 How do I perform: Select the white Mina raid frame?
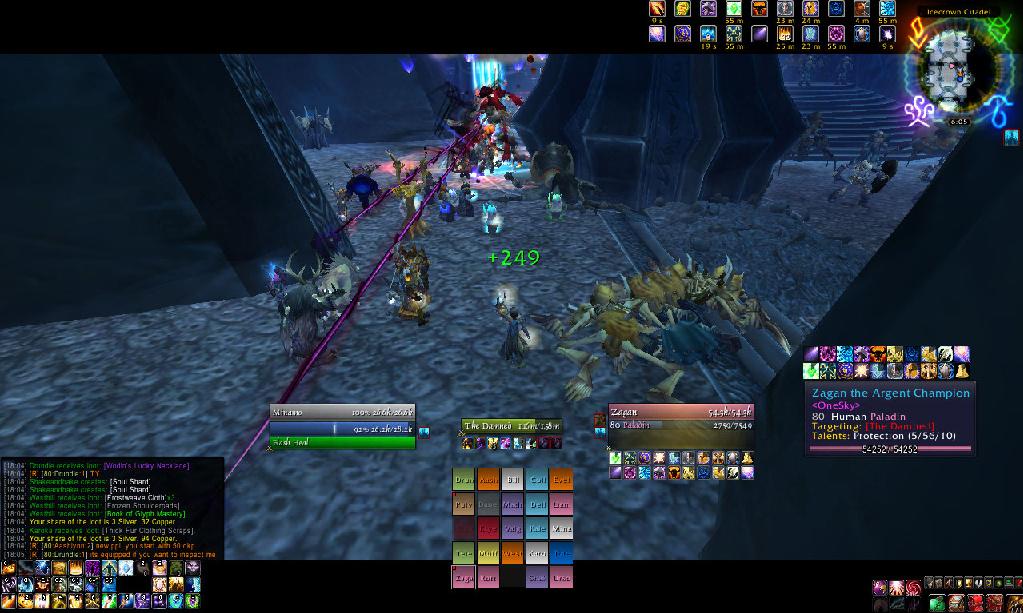click(x=562, y=528)
